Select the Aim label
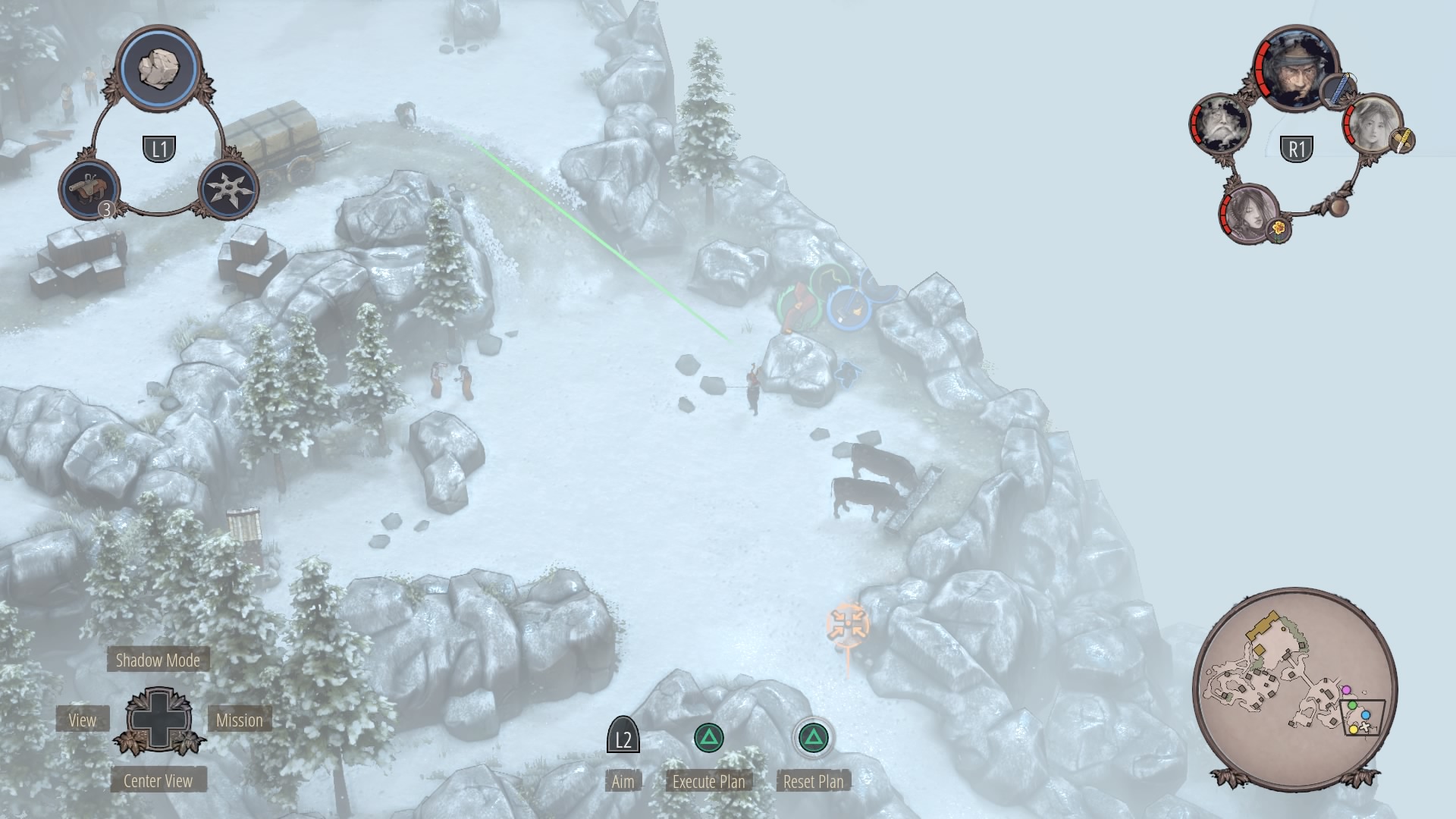 tap(623, 781)
